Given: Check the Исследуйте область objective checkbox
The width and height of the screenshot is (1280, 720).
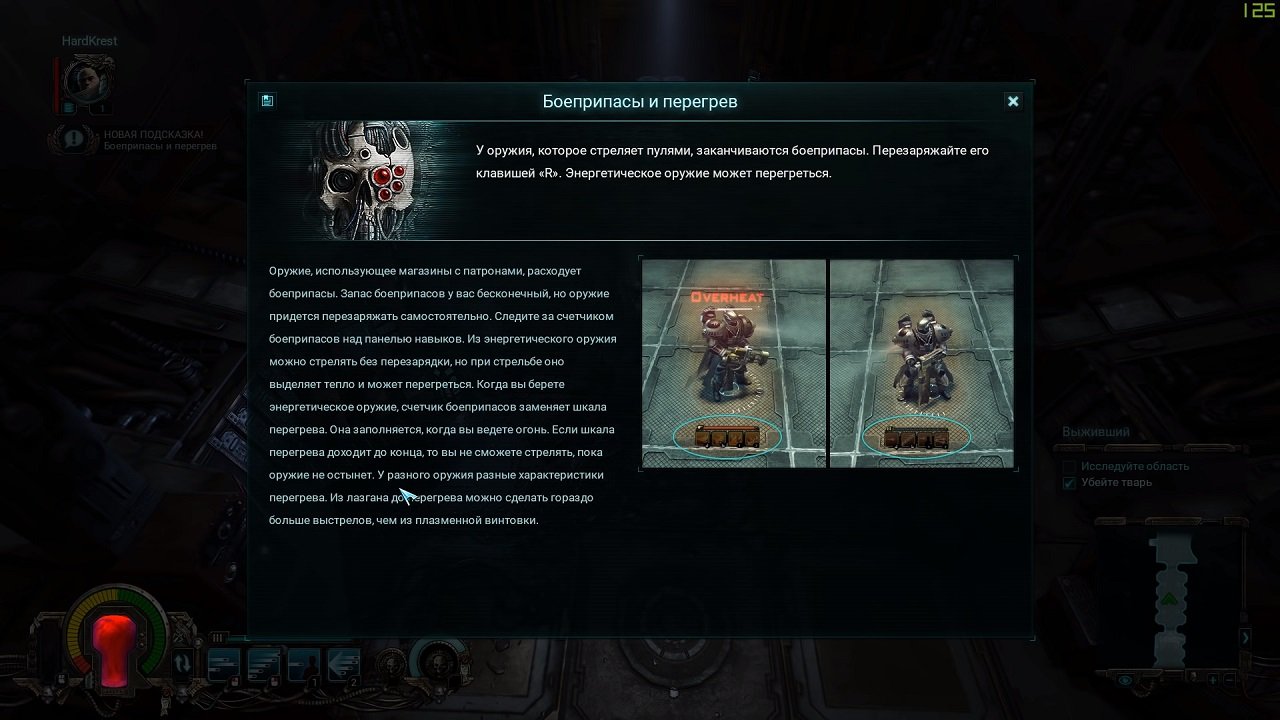Looking at the screenshot, I should coord(1069,466).
